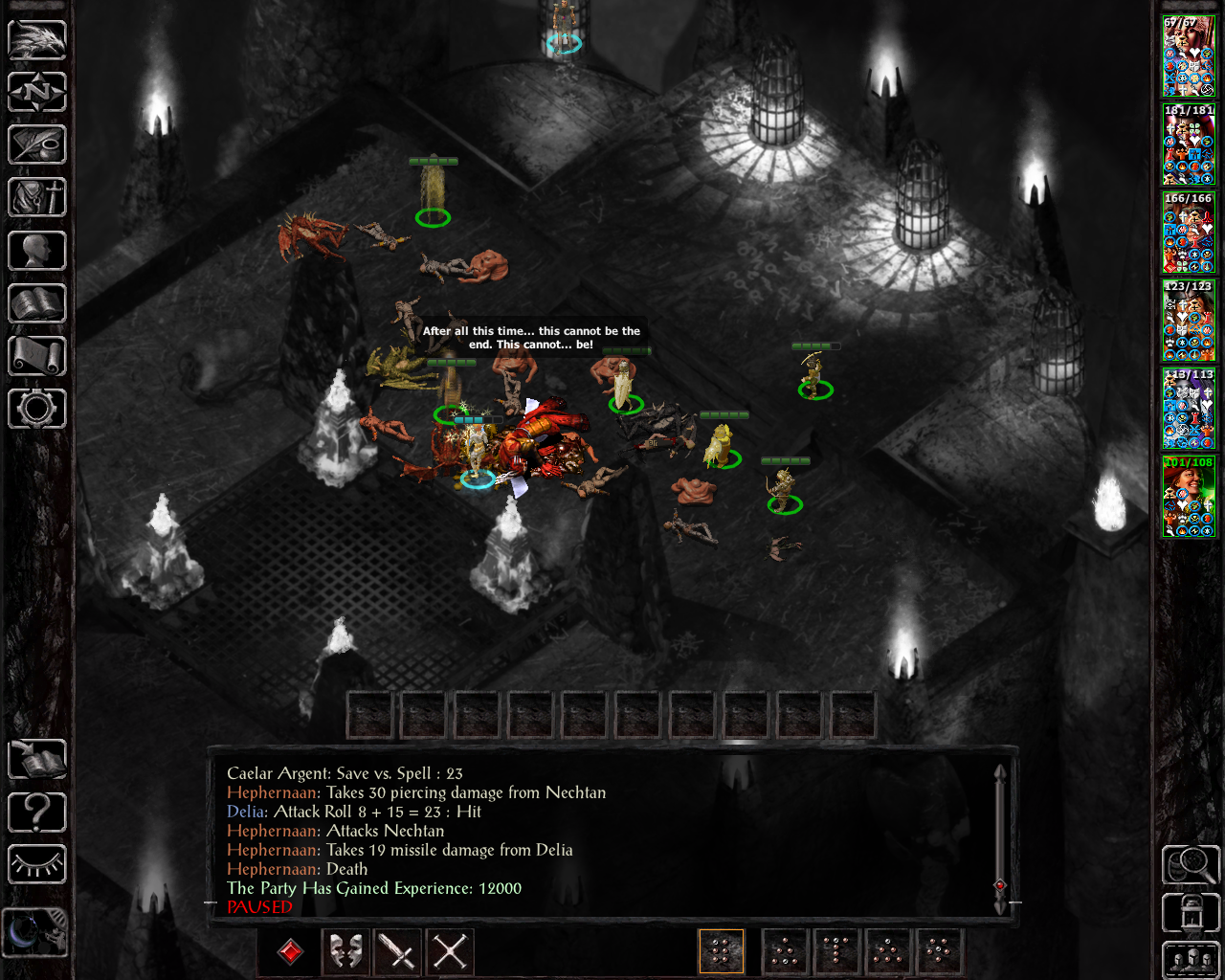The height and width of the screenshot is (980, 1225).
Task: Open the priest scroll button
Action: [x=37, y=356]
